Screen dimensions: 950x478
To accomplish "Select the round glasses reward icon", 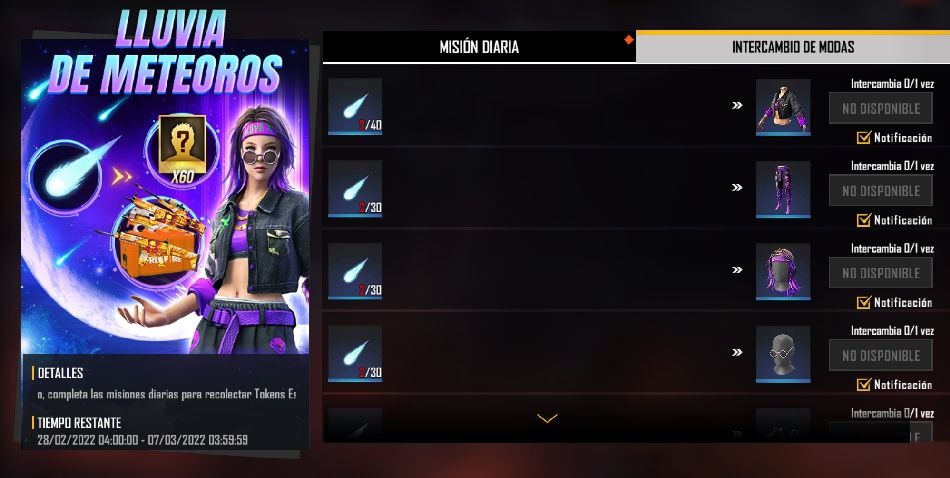I will (783, 352).
